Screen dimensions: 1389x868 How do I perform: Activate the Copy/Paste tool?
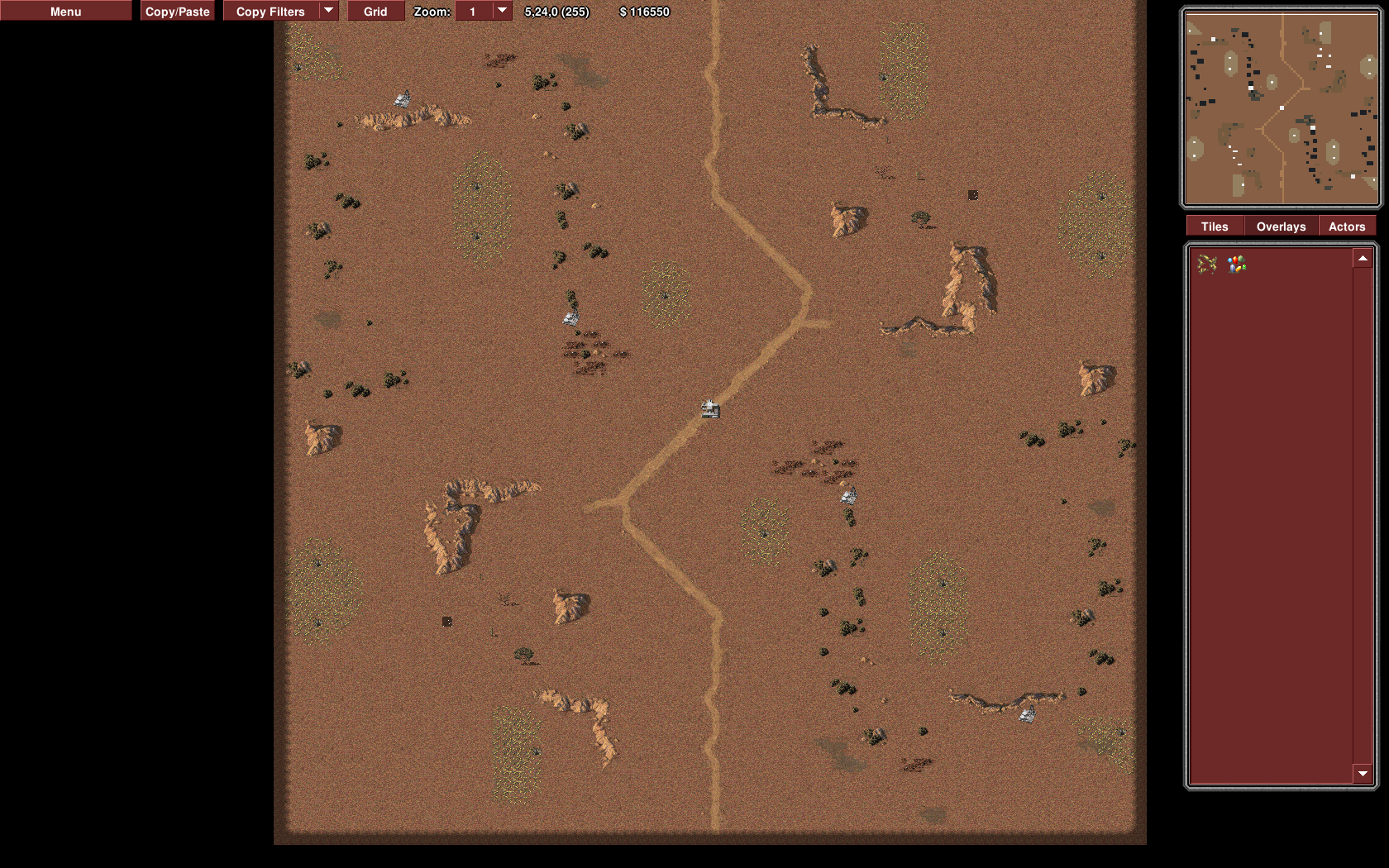pyautogui.click(x=177, y=12)
